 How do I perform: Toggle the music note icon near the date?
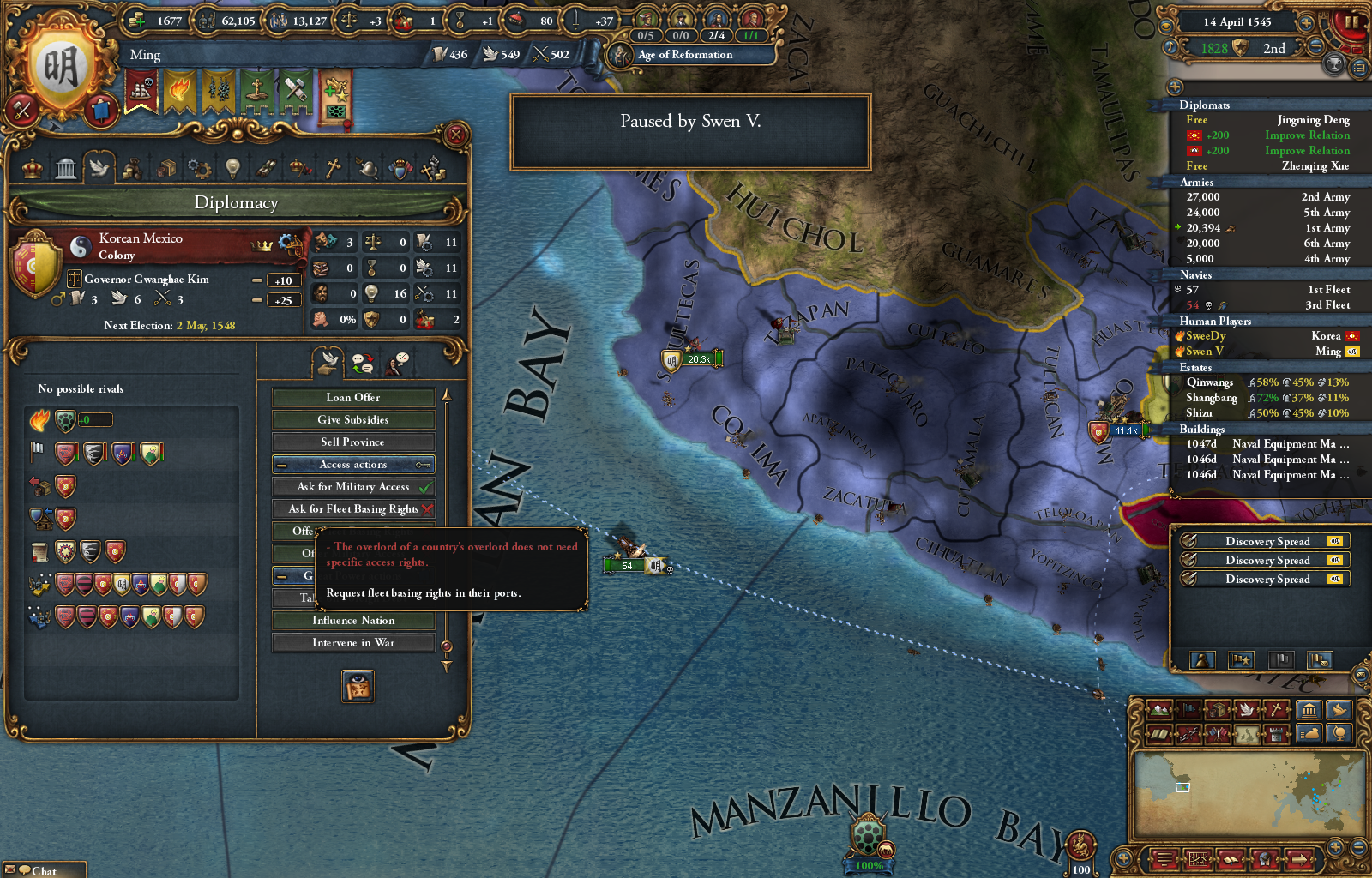(1170, 47)
